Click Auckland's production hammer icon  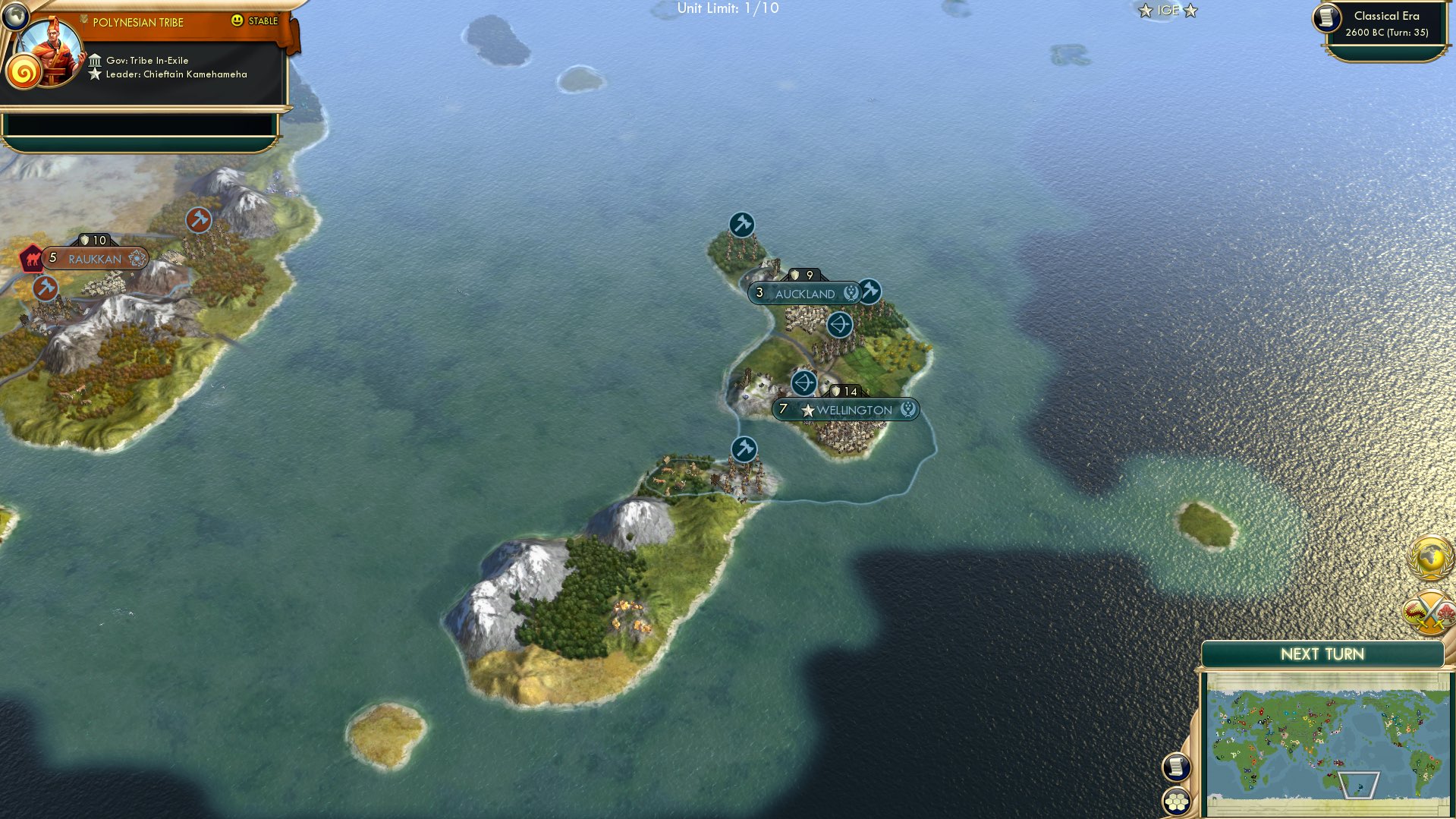870,289
